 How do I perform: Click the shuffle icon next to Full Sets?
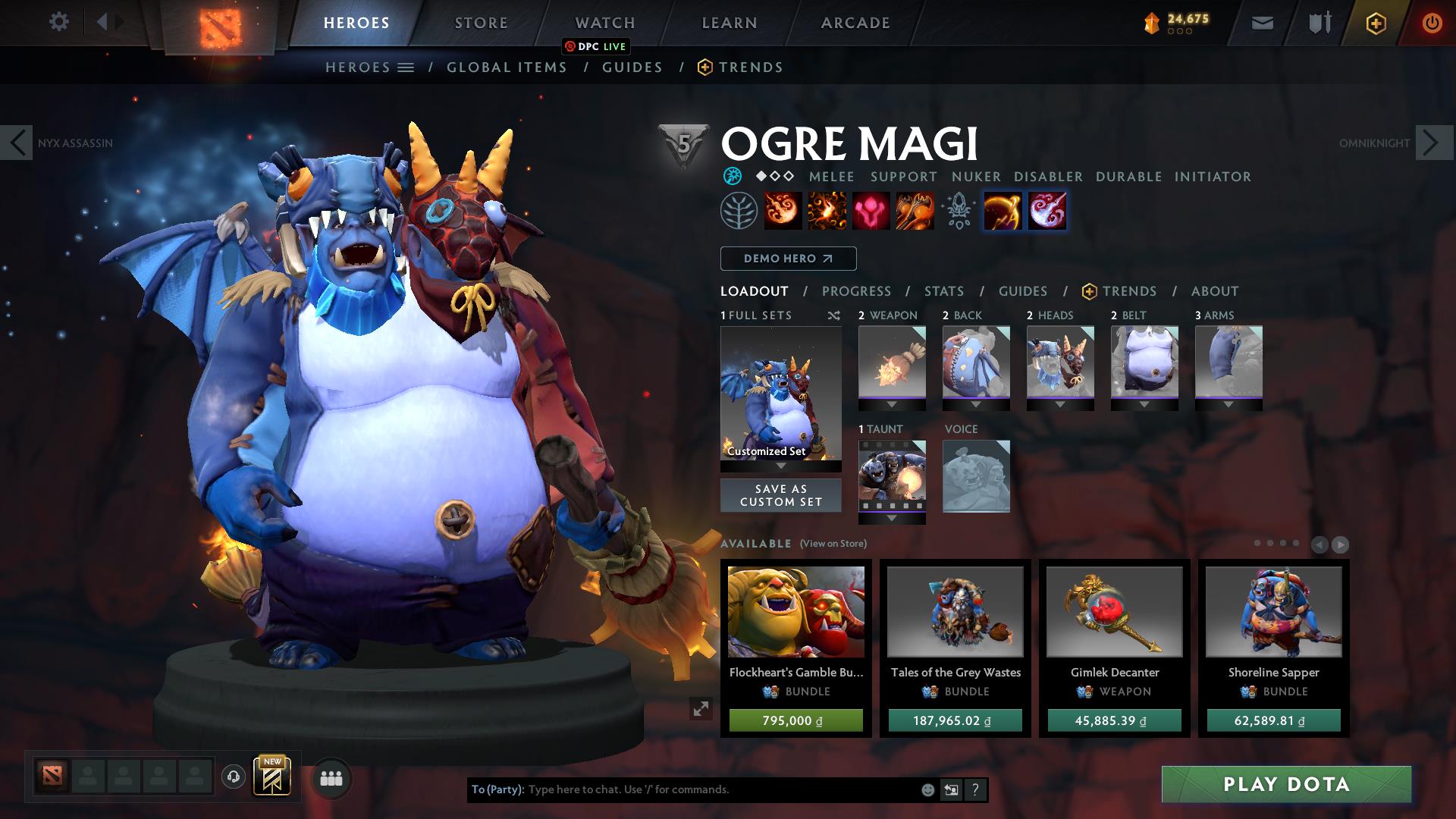click(x=833, y=316)
